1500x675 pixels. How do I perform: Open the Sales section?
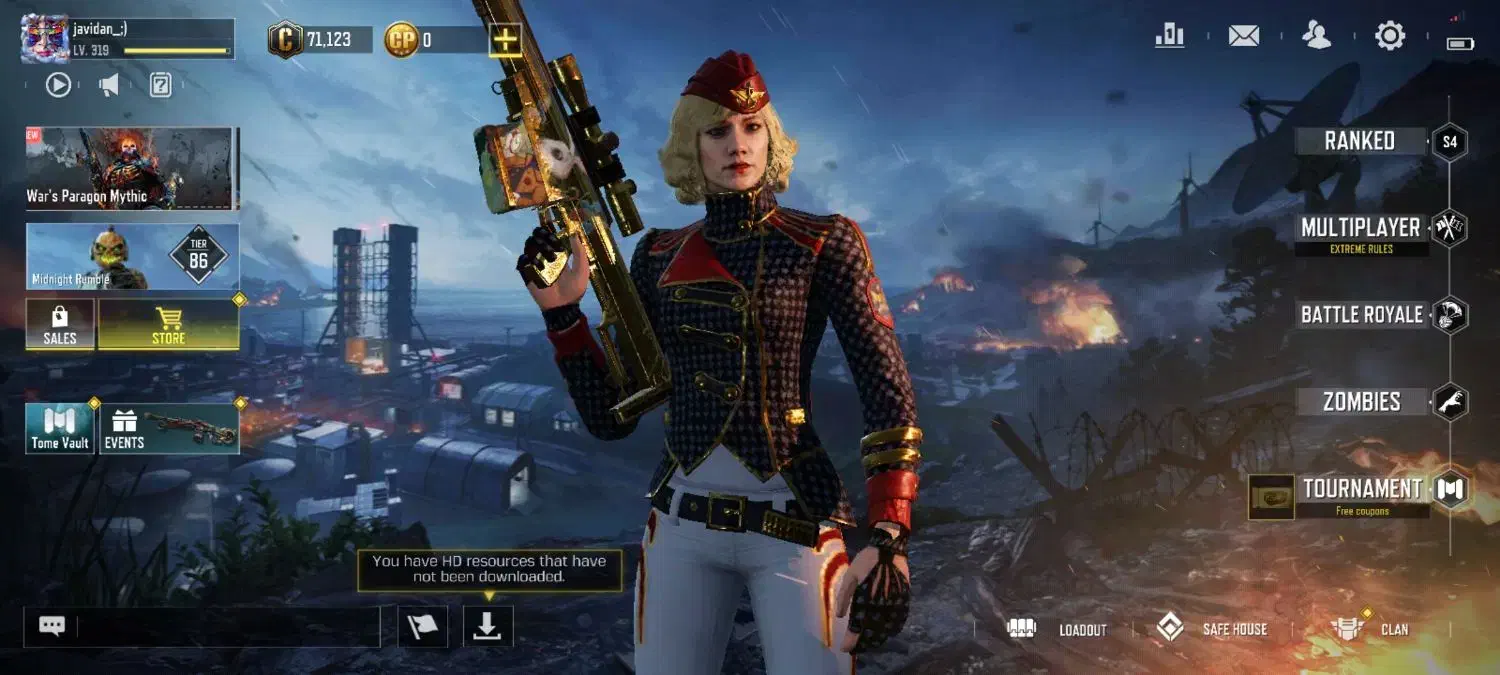coord(60,325)
